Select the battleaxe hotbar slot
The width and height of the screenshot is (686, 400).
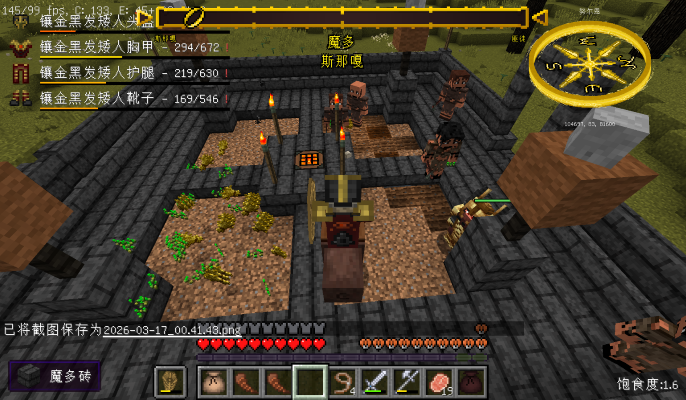407,381
